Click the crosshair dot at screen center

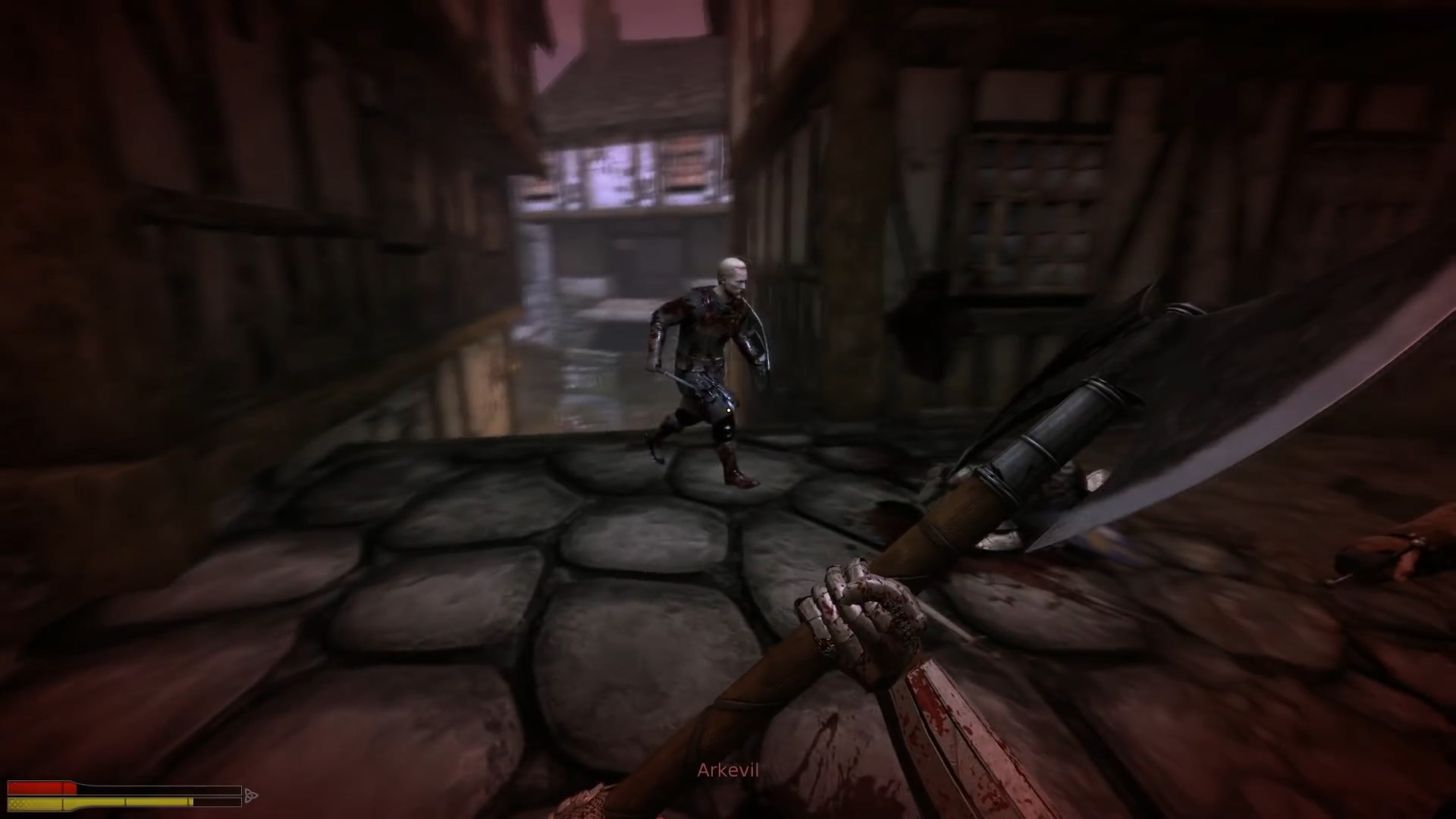(x=728, y=409)
